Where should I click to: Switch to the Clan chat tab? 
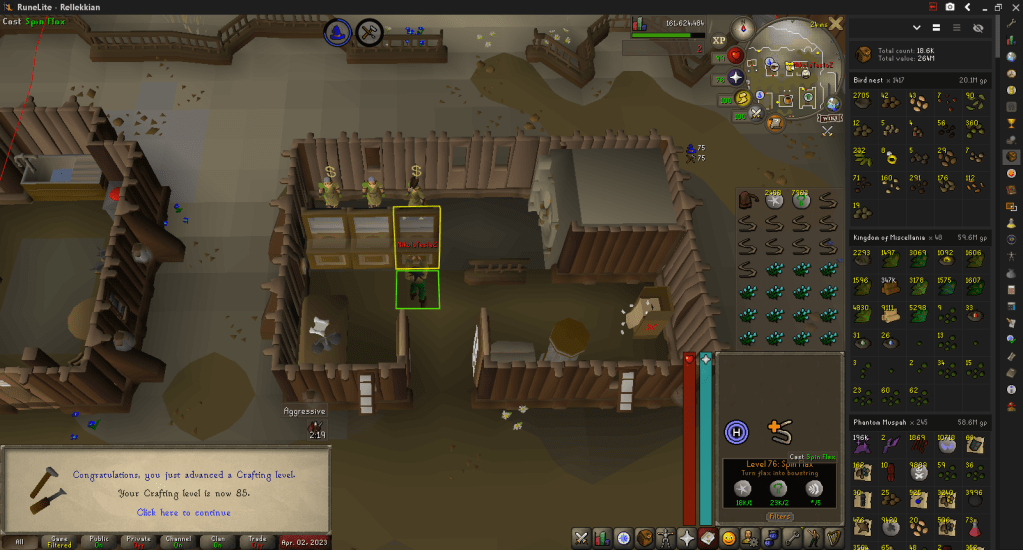215,542
